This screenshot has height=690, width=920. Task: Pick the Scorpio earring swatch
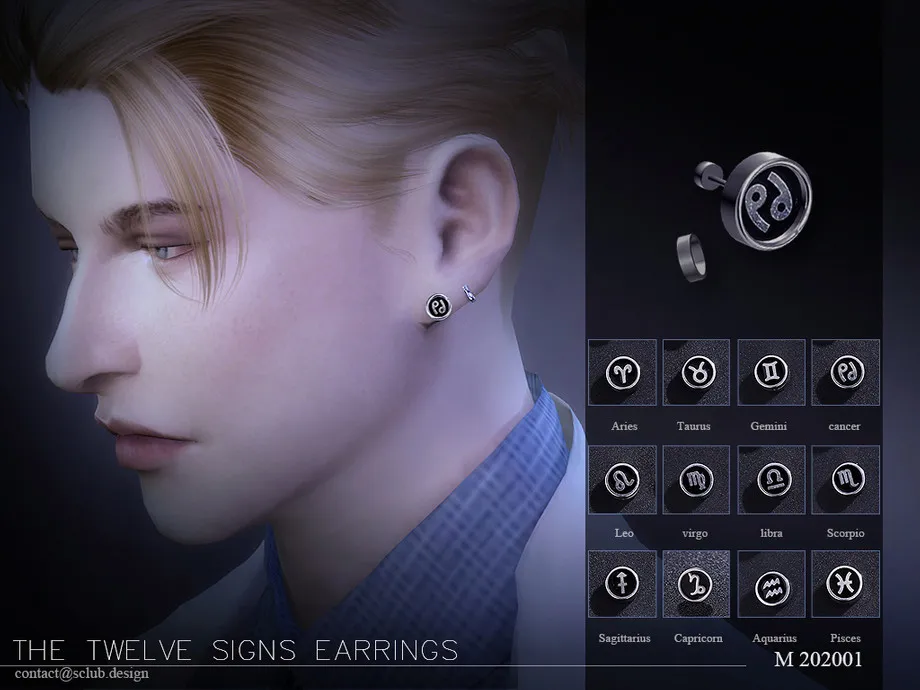tap(845, 479)
